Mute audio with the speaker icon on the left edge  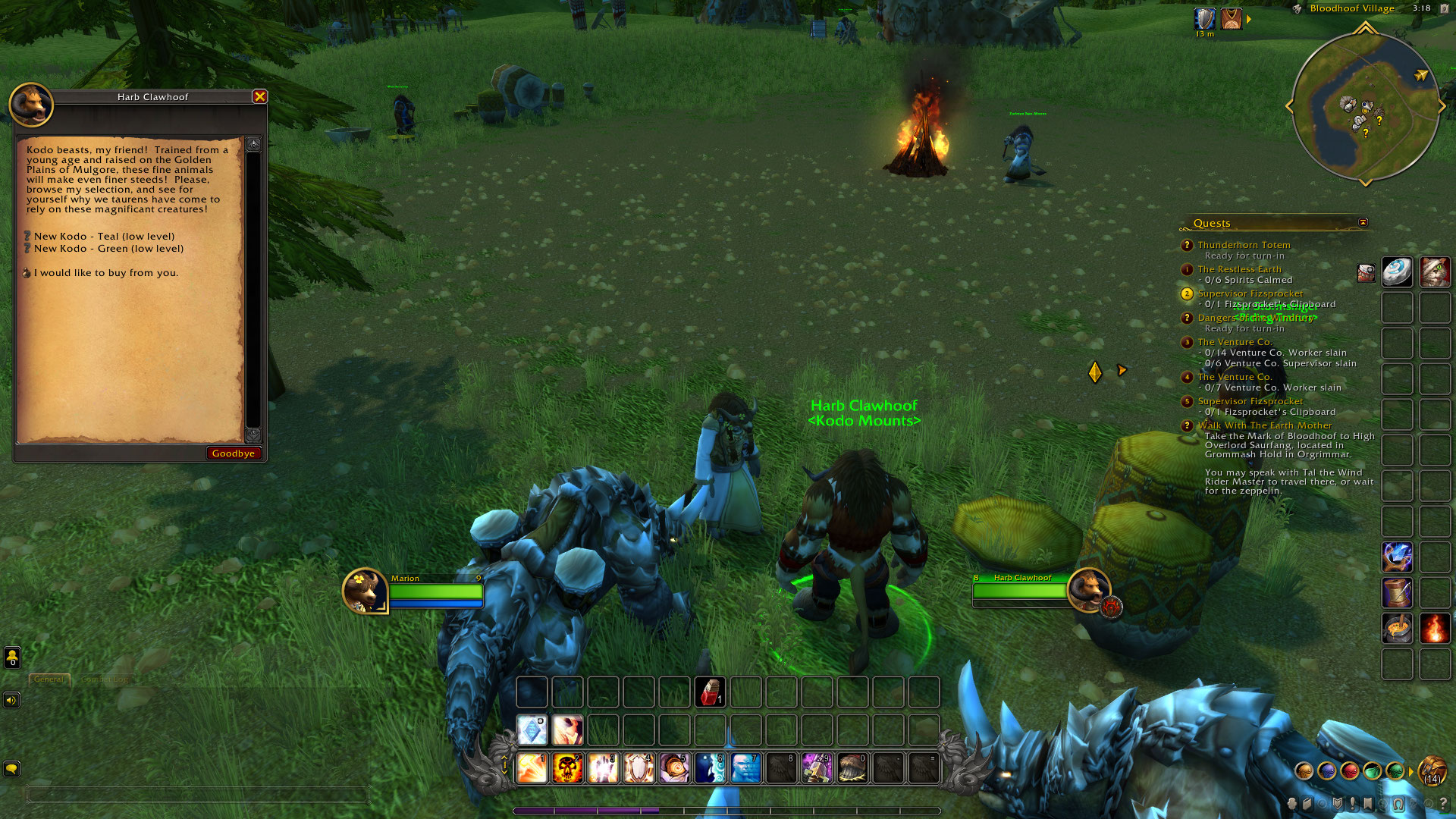click(11, 700)
